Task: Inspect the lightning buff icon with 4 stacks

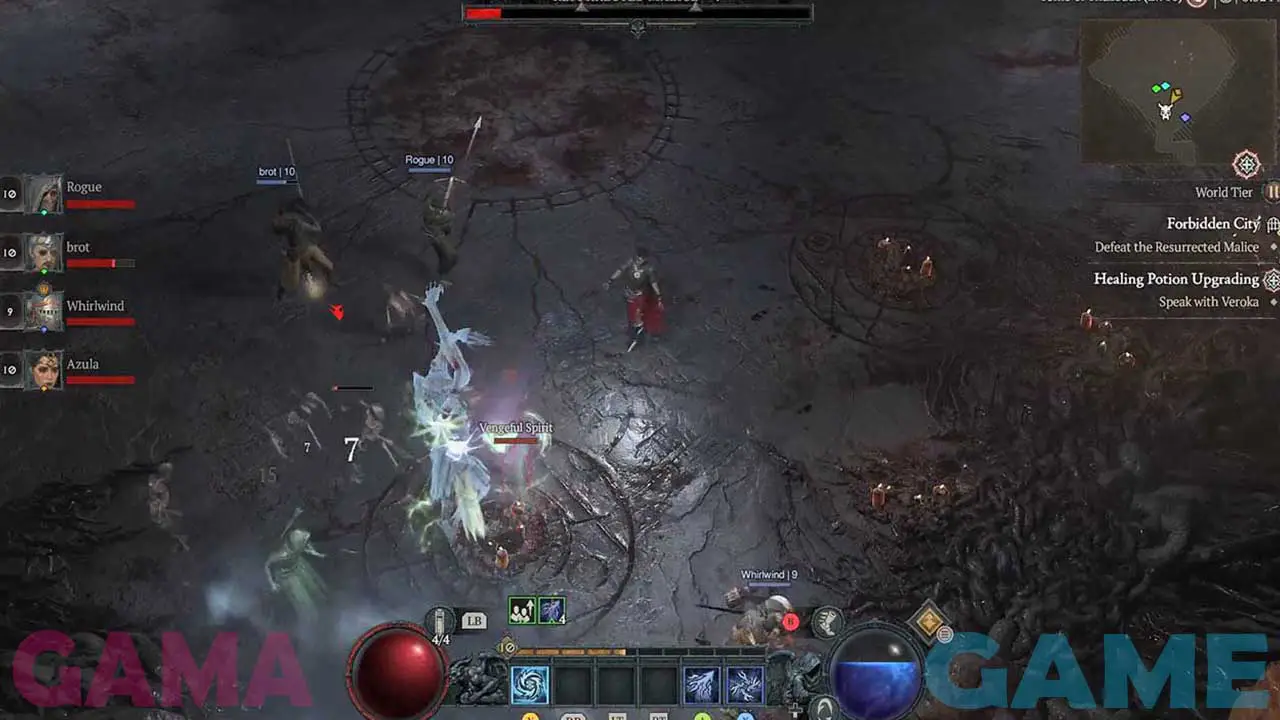Action: pyautogui.click(x=552, y=610)
